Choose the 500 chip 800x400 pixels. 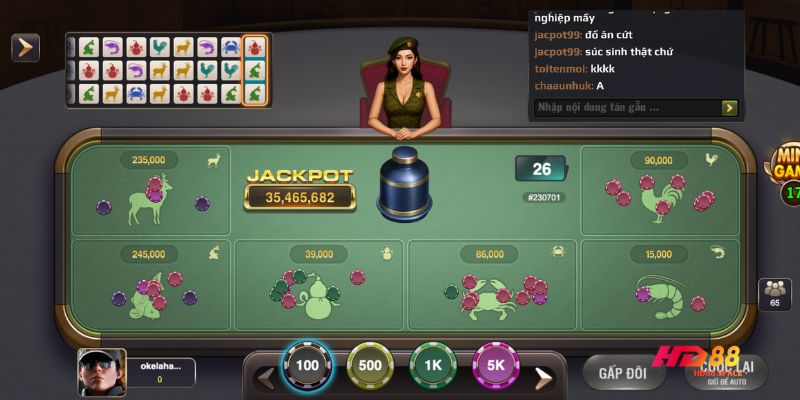[370, 365]
